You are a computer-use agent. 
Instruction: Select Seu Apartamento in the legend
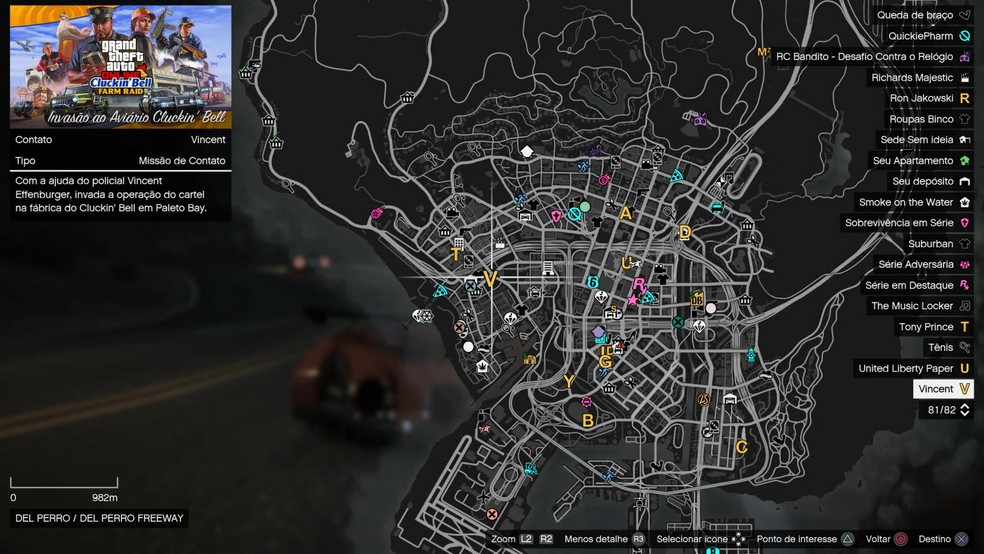point(921,160)
